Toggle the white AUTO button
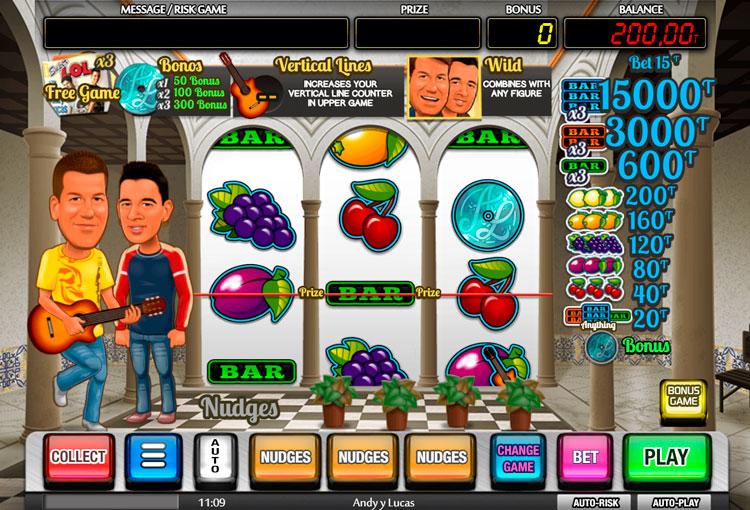The image size is (750, 510). click(x=213, y=459)
